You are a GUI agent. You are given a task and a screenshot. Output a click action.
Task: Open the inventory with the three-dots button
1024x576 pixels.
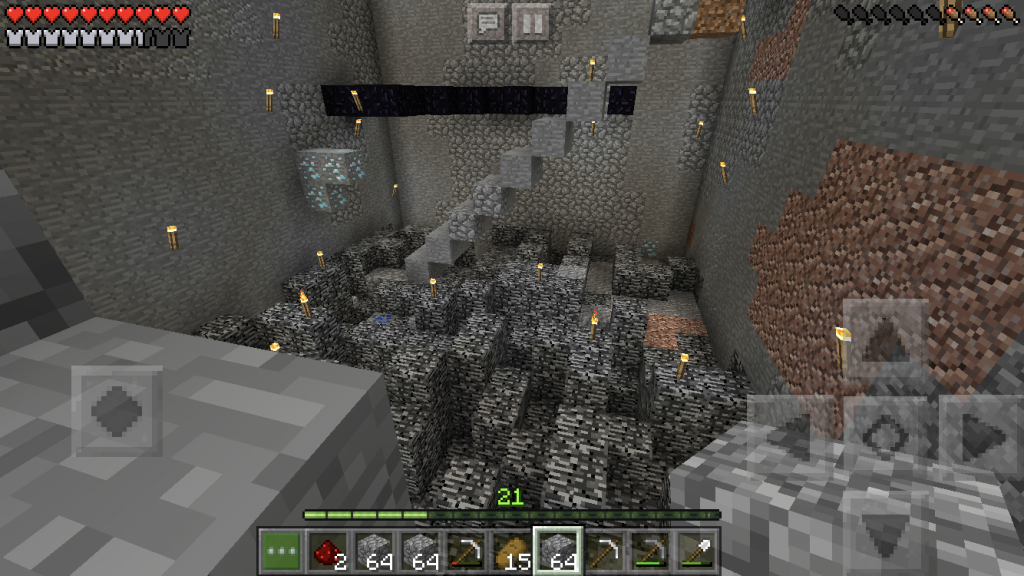281,552
